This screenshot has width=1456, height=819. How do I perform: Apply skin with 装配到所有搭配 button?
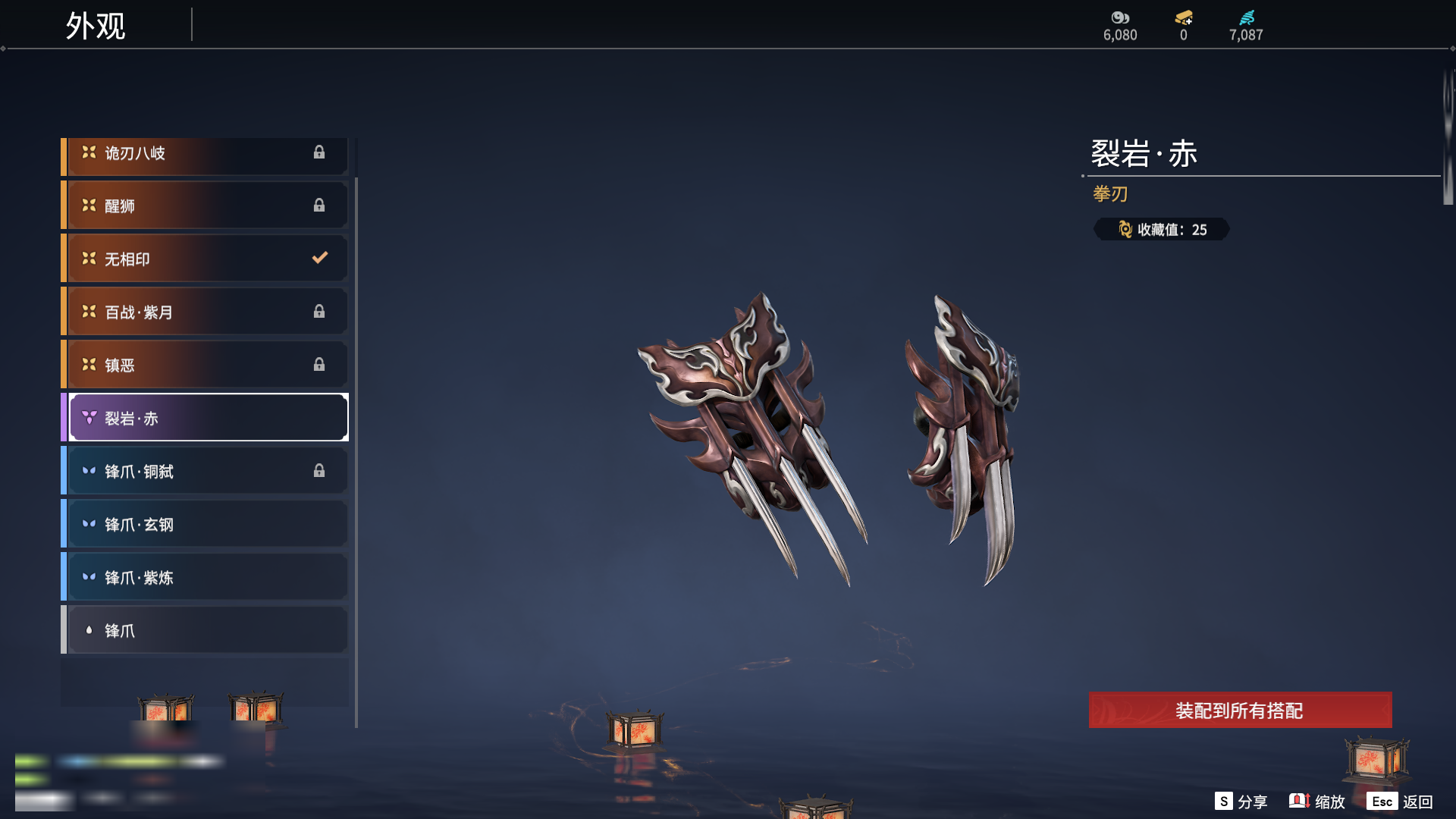(x=1240, y=711)
